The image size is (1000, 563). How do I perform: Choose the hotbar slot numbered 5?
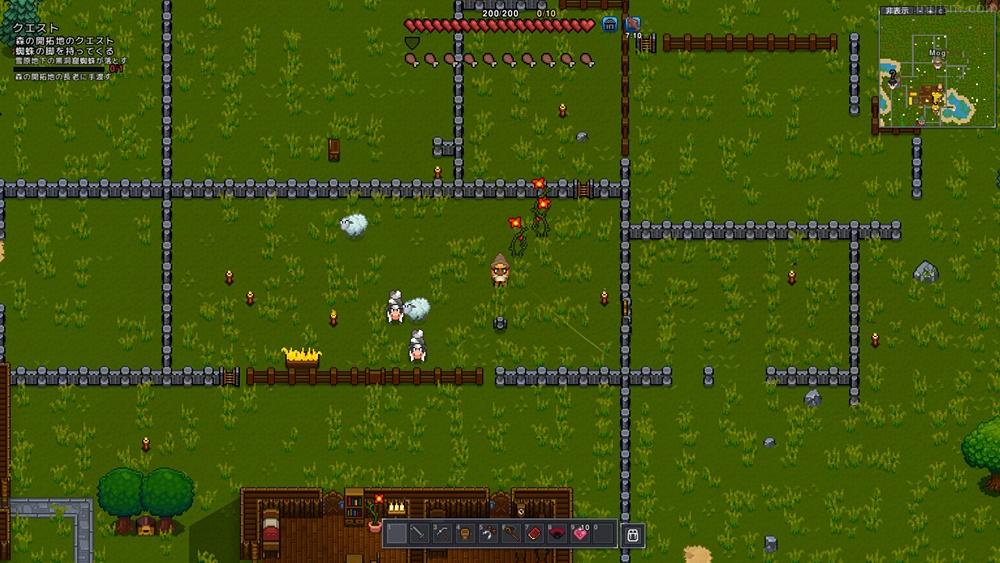click(488, 534)
